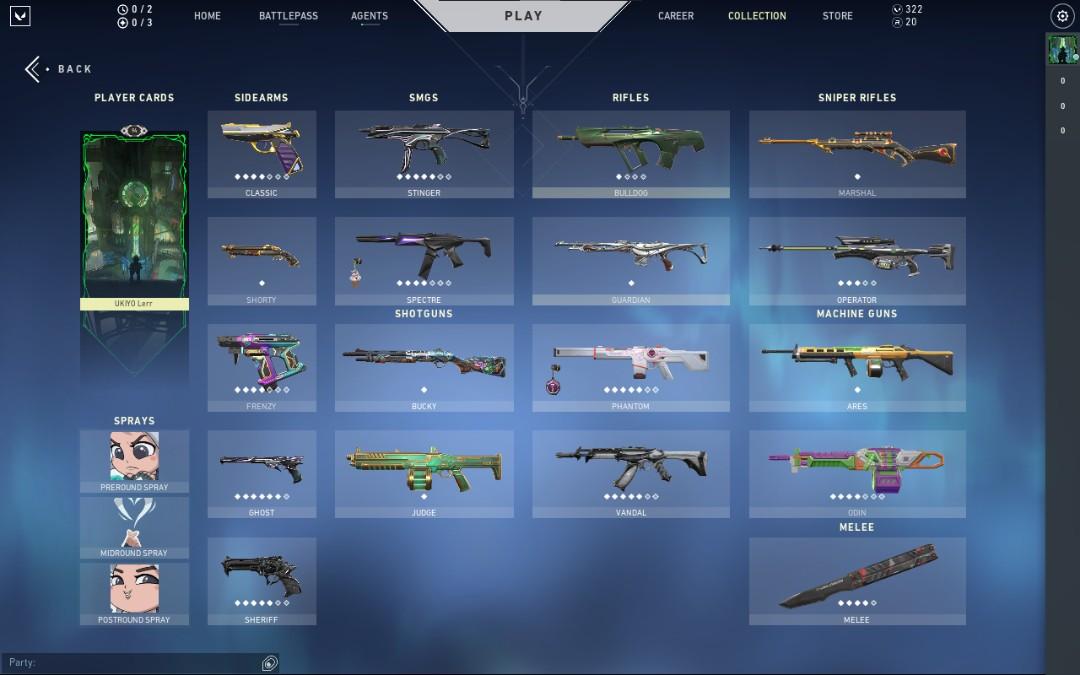
Task: Select the Operator sniper rifle tile
Action: click(x=857, y=261)
